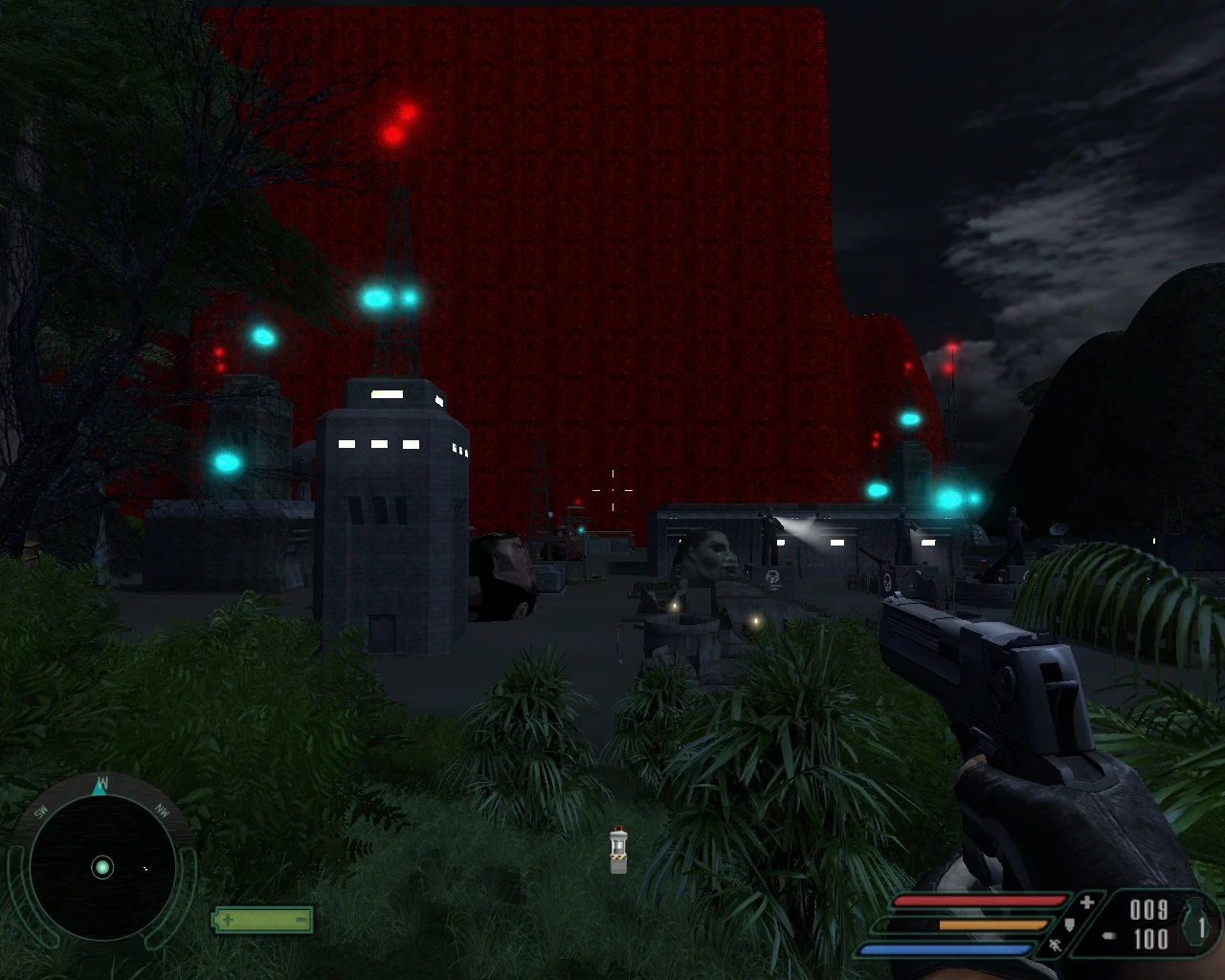Click the W heading label on the compass
This screenshot has height=980, width=1225.
[102, 782]
